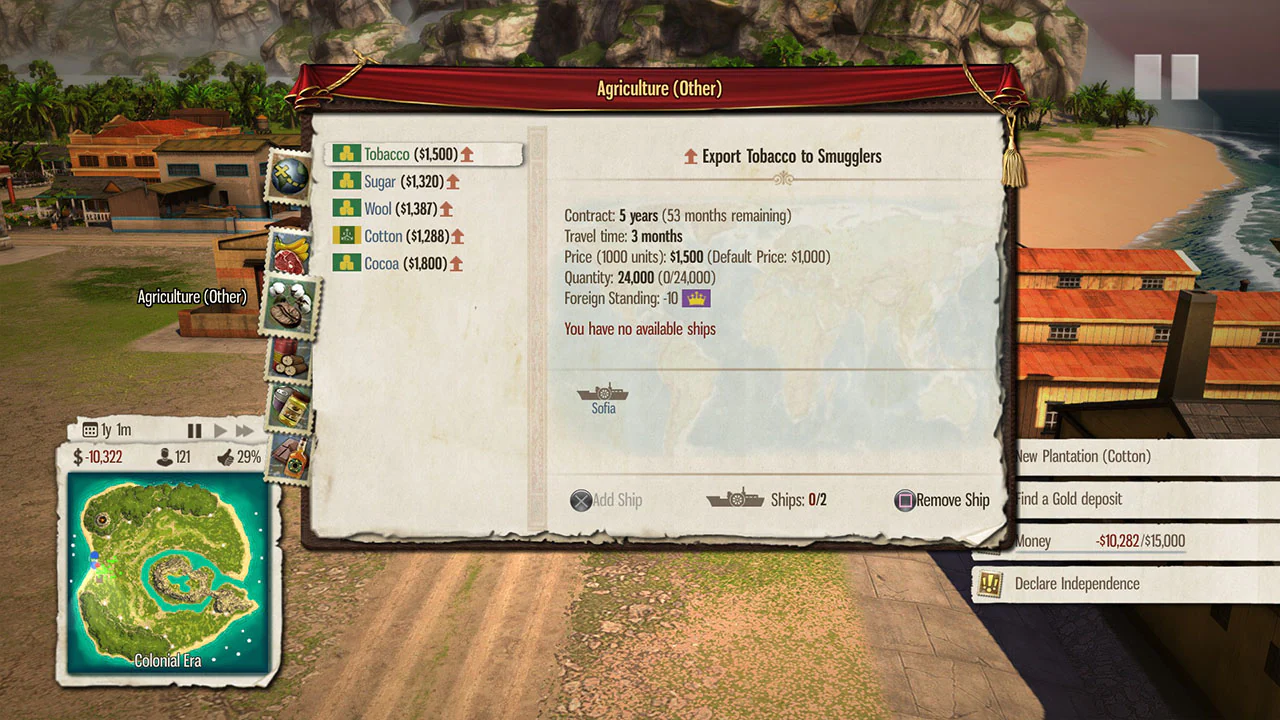Fast forward game speed
The width and height of the screenshot is (1280, 720).
coord(245,430)
